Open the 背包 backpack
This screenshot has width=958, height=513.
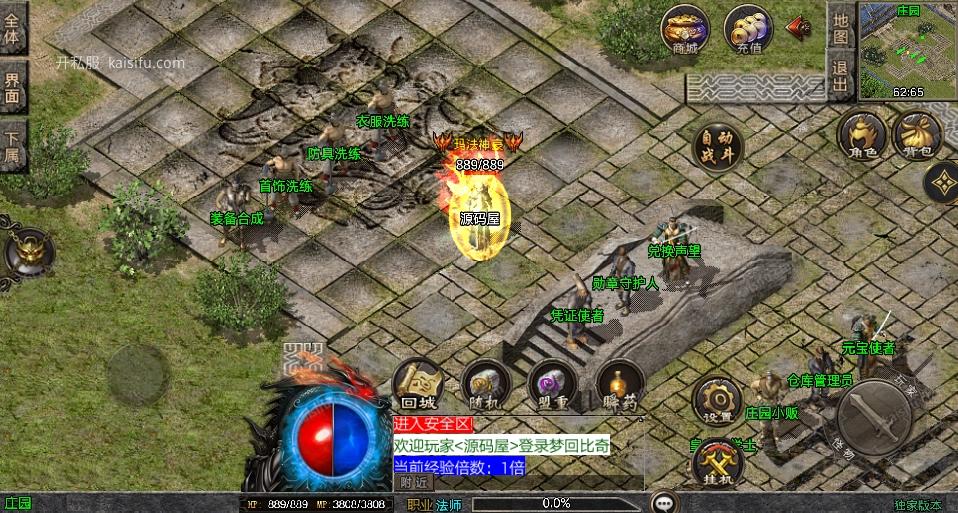point(915,134)
